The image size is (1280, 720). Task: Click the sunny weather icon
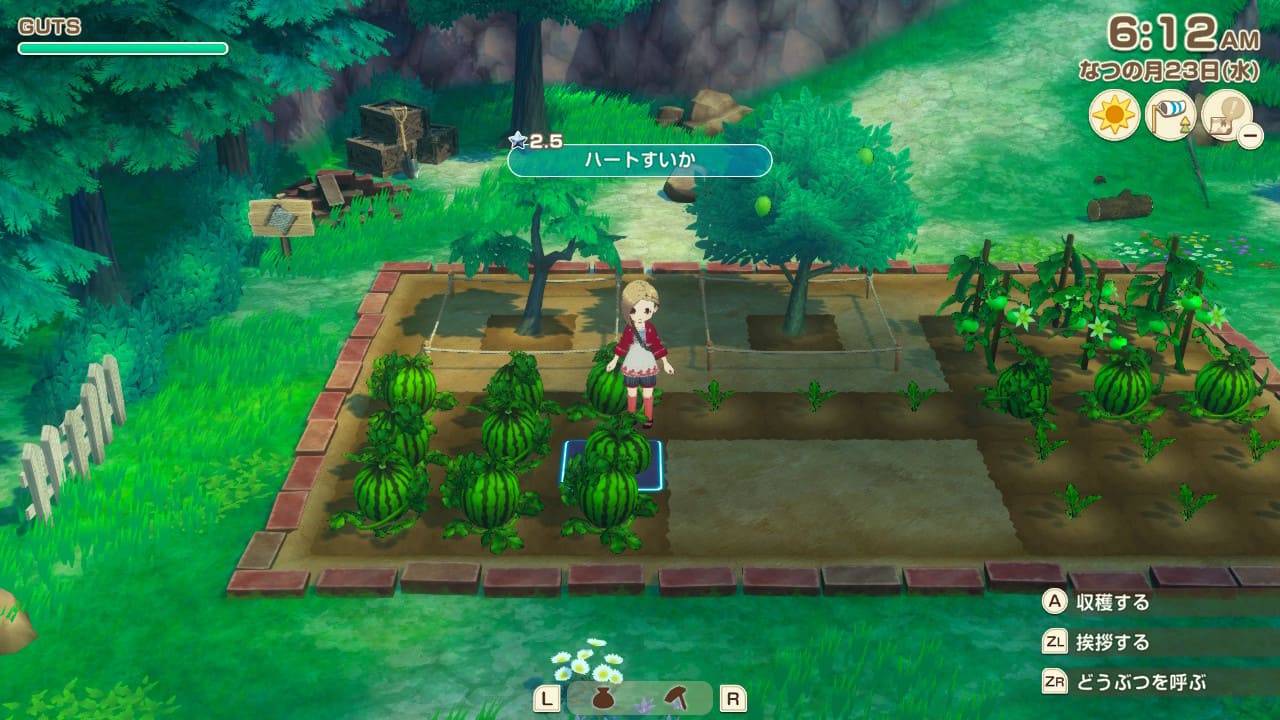tap(1114, 116)
